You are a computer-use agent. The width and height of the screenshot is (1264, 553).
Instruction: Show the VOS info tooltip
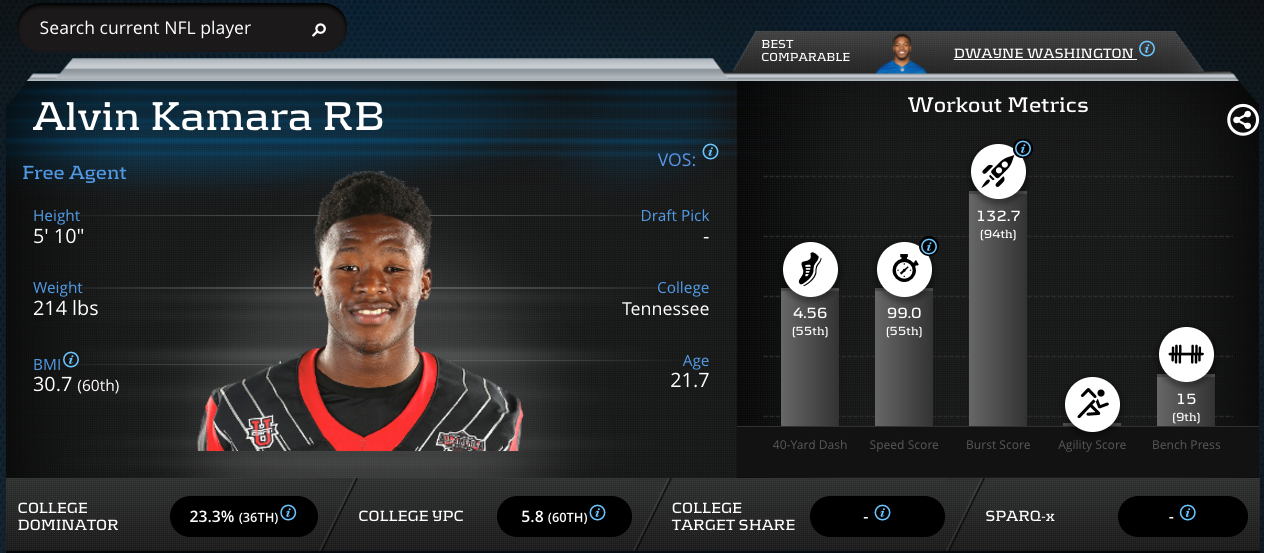pos(710,152)
